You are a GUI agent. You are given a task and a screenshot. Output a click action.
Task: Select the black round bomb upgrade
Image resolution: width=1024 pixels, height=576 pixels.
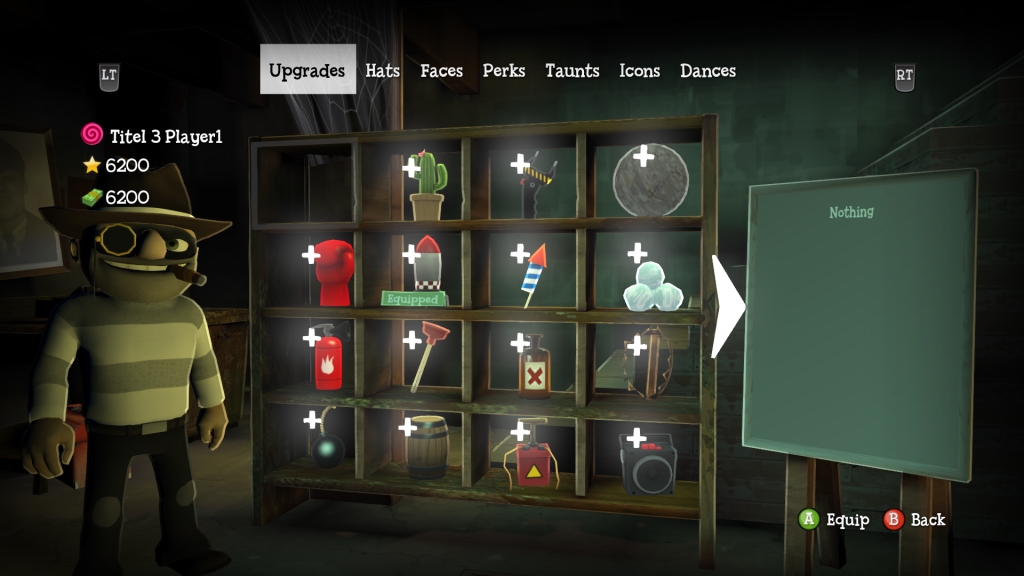pyautogui.click(x=327, y=450)
